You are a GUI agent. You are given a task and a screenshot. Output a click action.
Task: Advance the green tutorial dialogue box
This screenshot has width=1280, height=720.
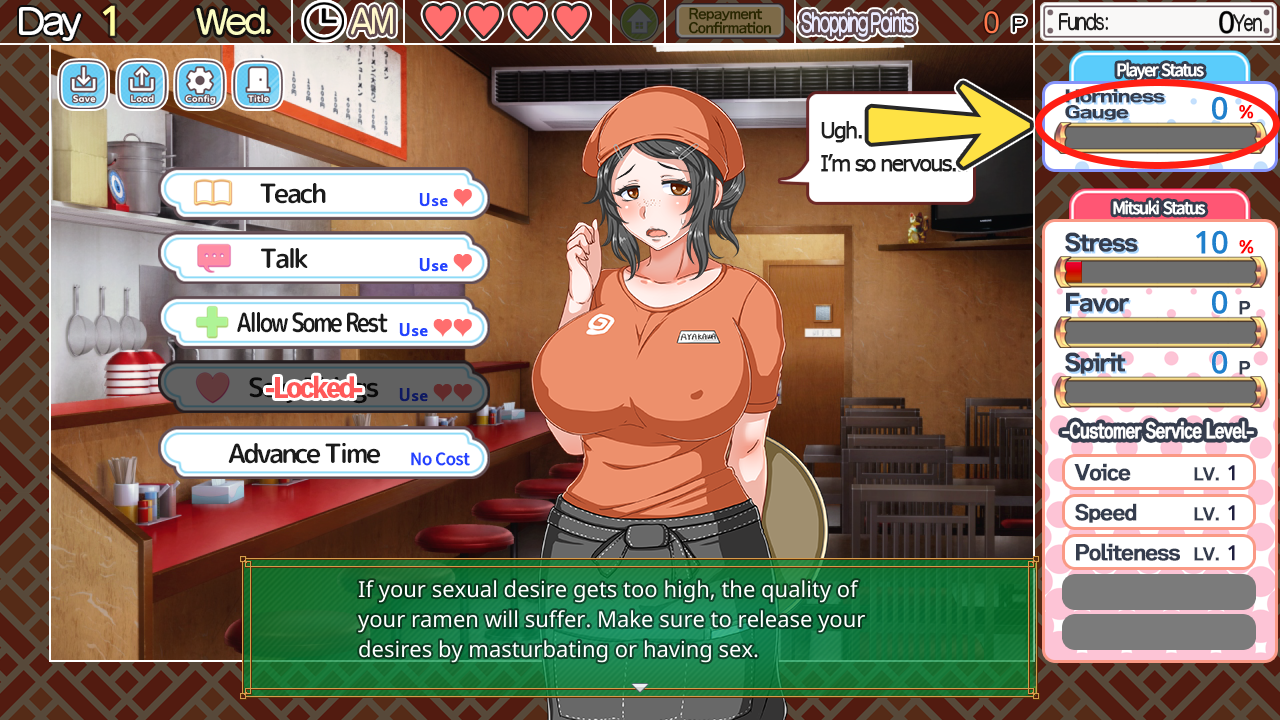tap(640, 627)
